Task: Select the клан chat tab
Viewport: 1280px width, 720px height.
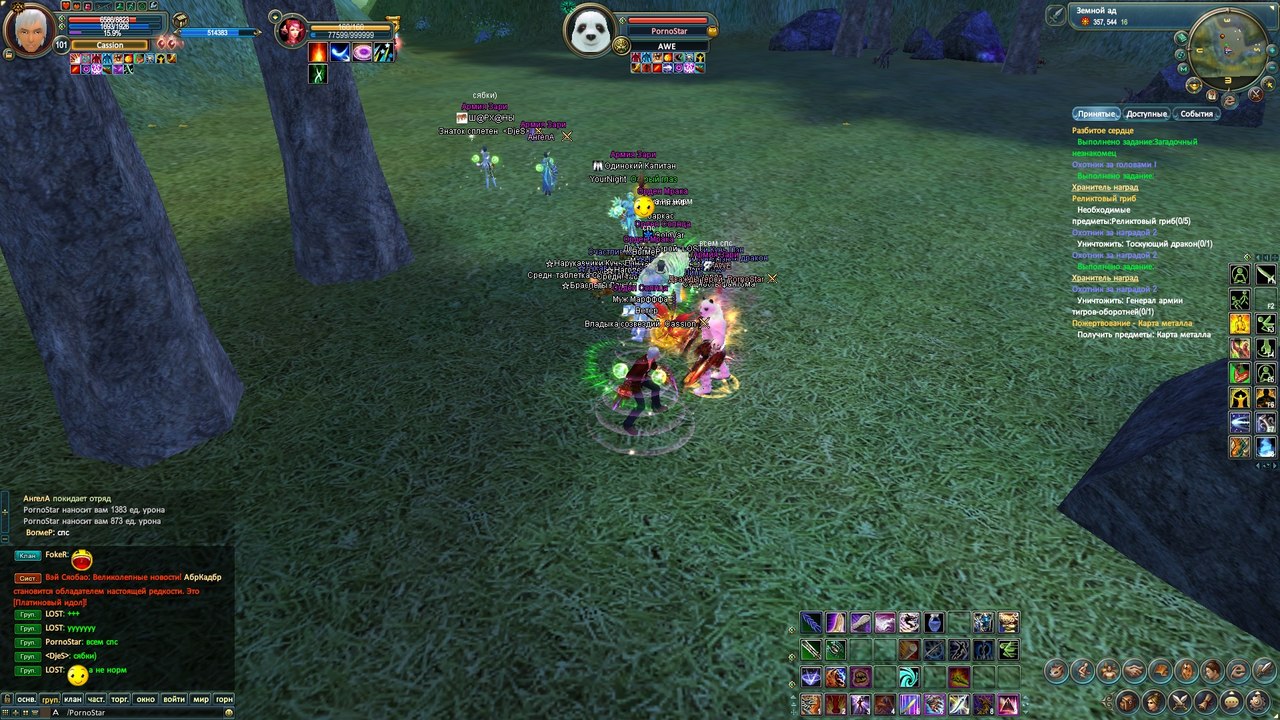Action: point(73,699)
